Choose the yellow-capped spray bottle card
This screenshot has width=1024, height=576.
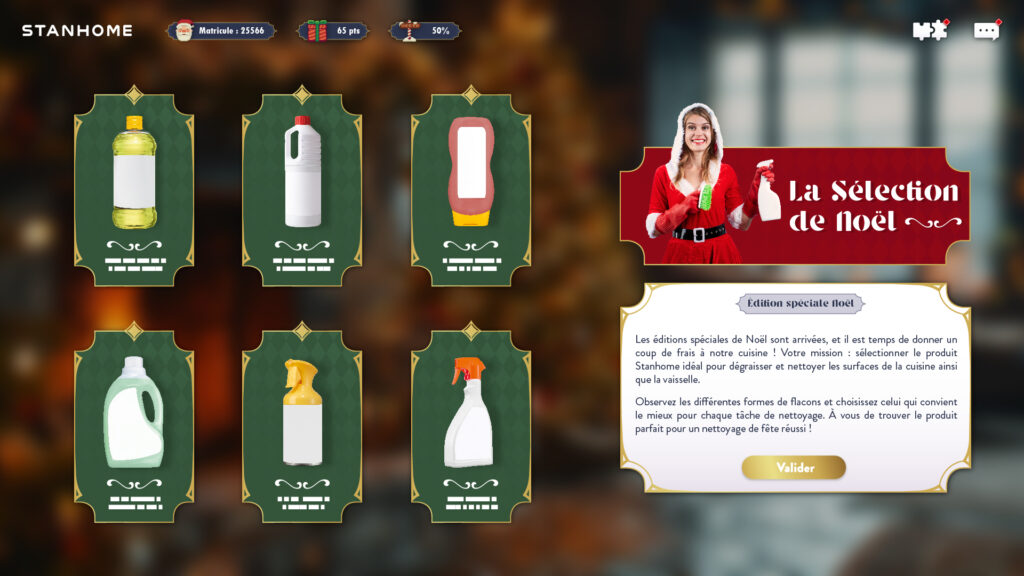pyautogui.click(x=302, y=425)
